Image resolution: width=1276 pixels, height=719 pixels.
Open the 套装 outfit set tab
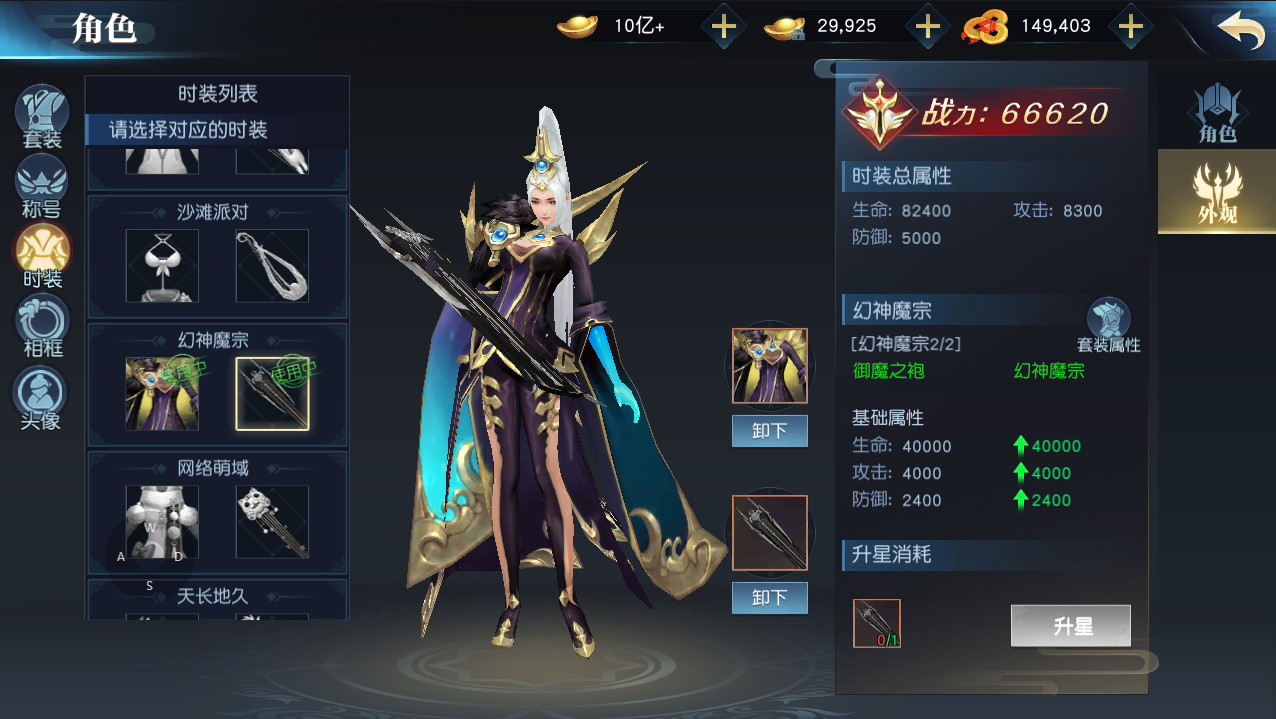tap(42, 116)
